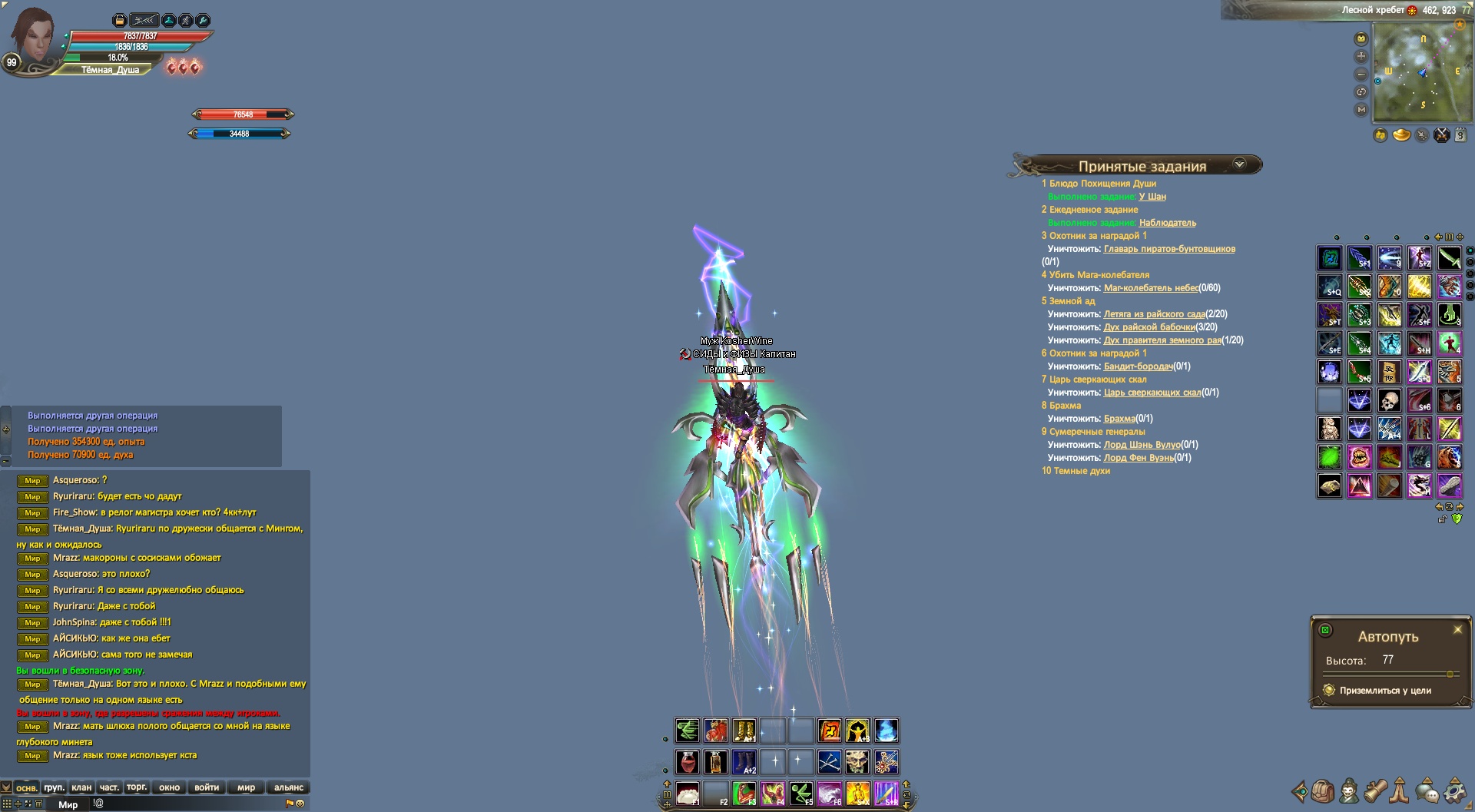Open the world map with M button

(x=1361, y=110)
